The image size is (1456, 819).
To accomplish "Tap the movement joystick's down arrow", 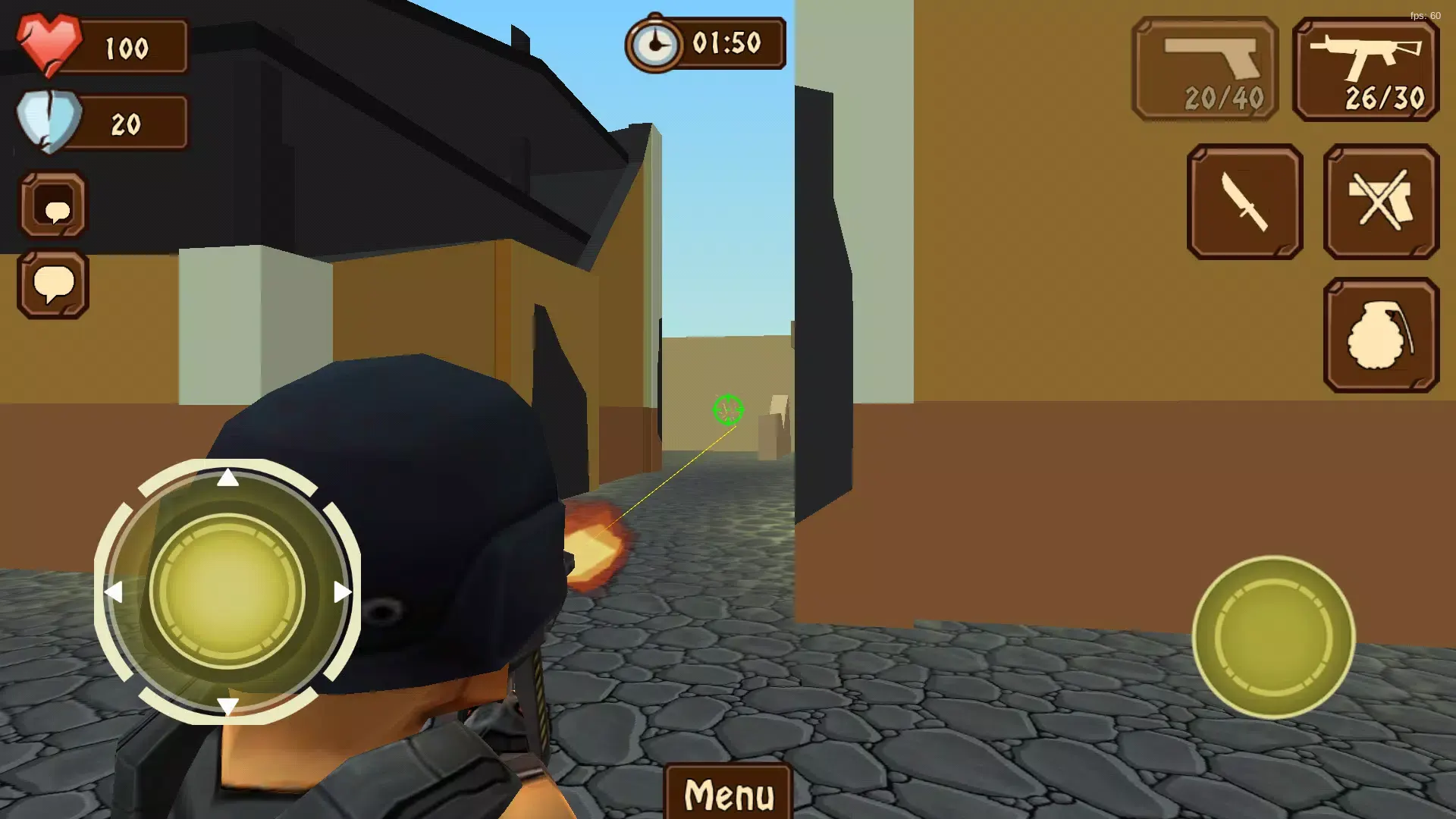I will [x=227, y=706].
